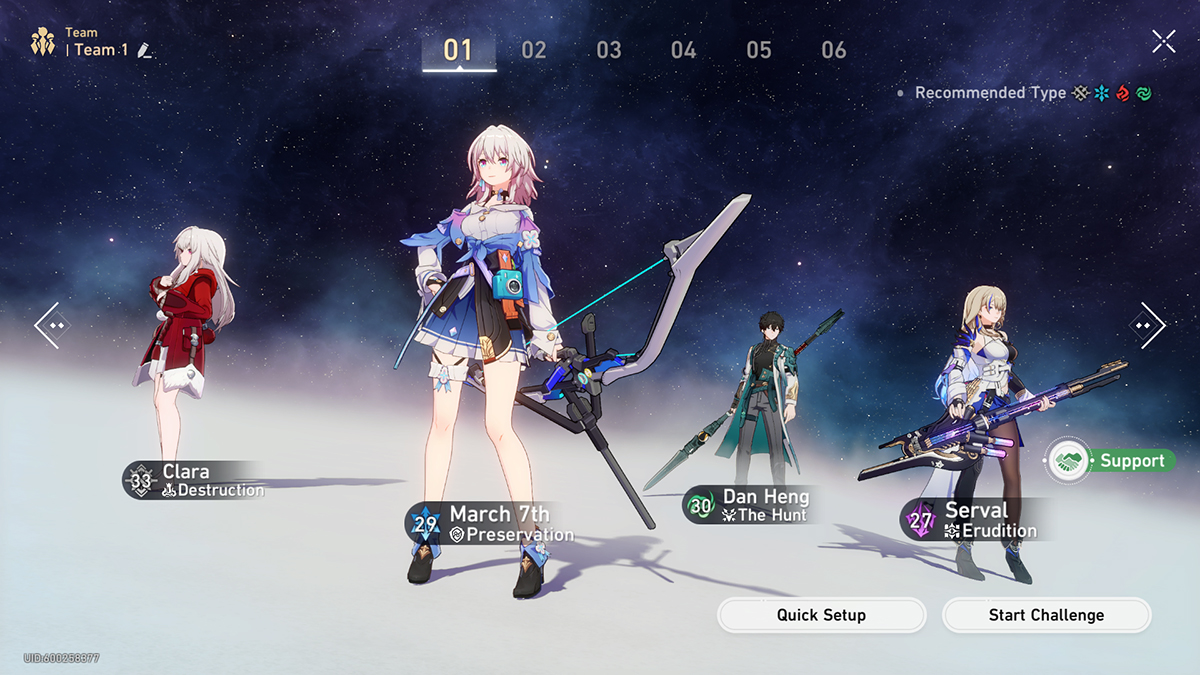Select Clara's character slot label
Screen dimensions: 1200x675
pyautogui.click(x=195, y=480)
